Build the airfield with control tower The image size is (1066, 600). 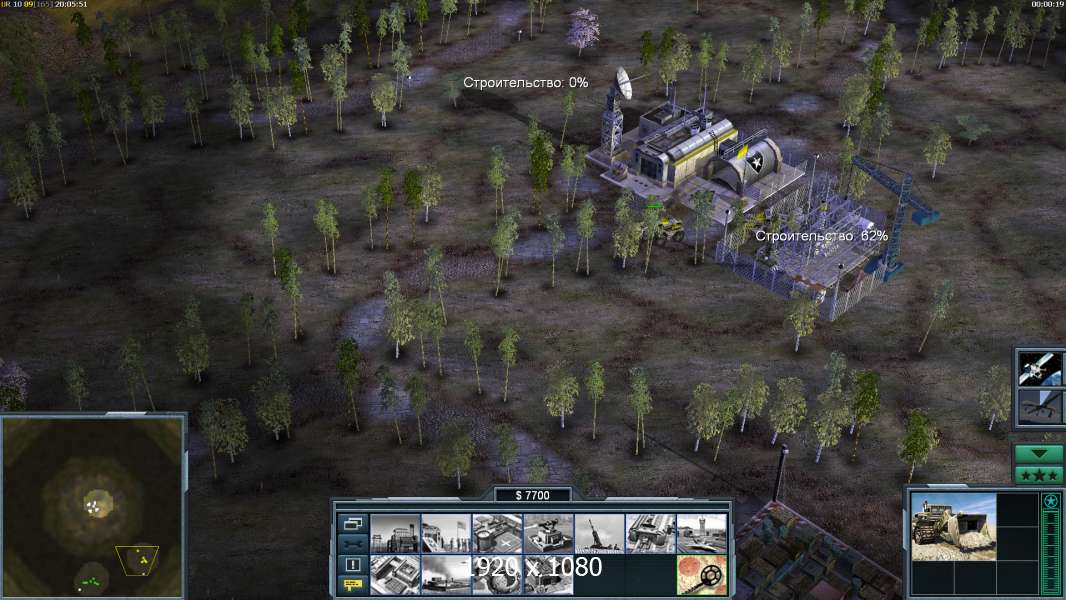701,533
